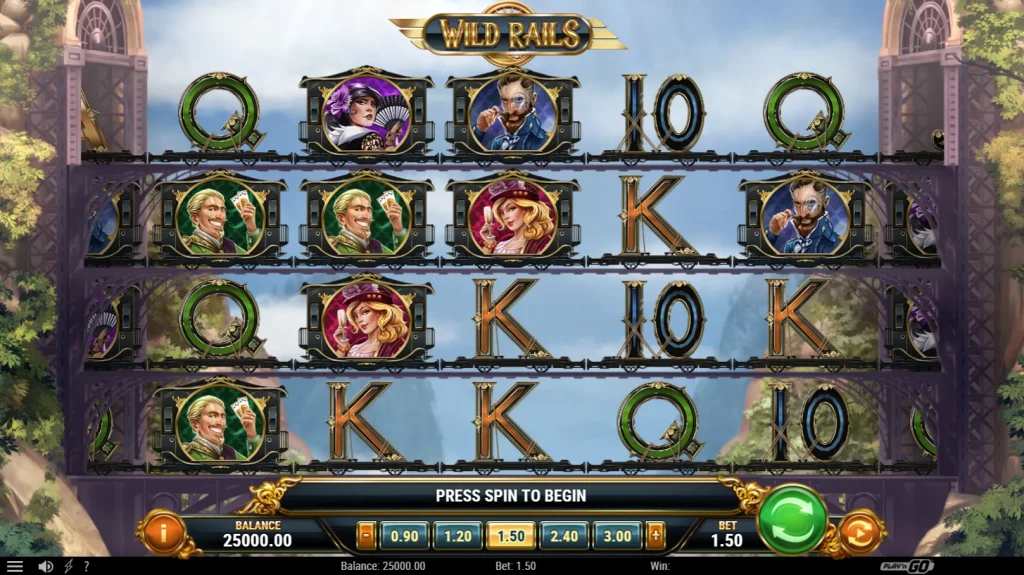Open the orange autoplay button

[x=863, y=532]
